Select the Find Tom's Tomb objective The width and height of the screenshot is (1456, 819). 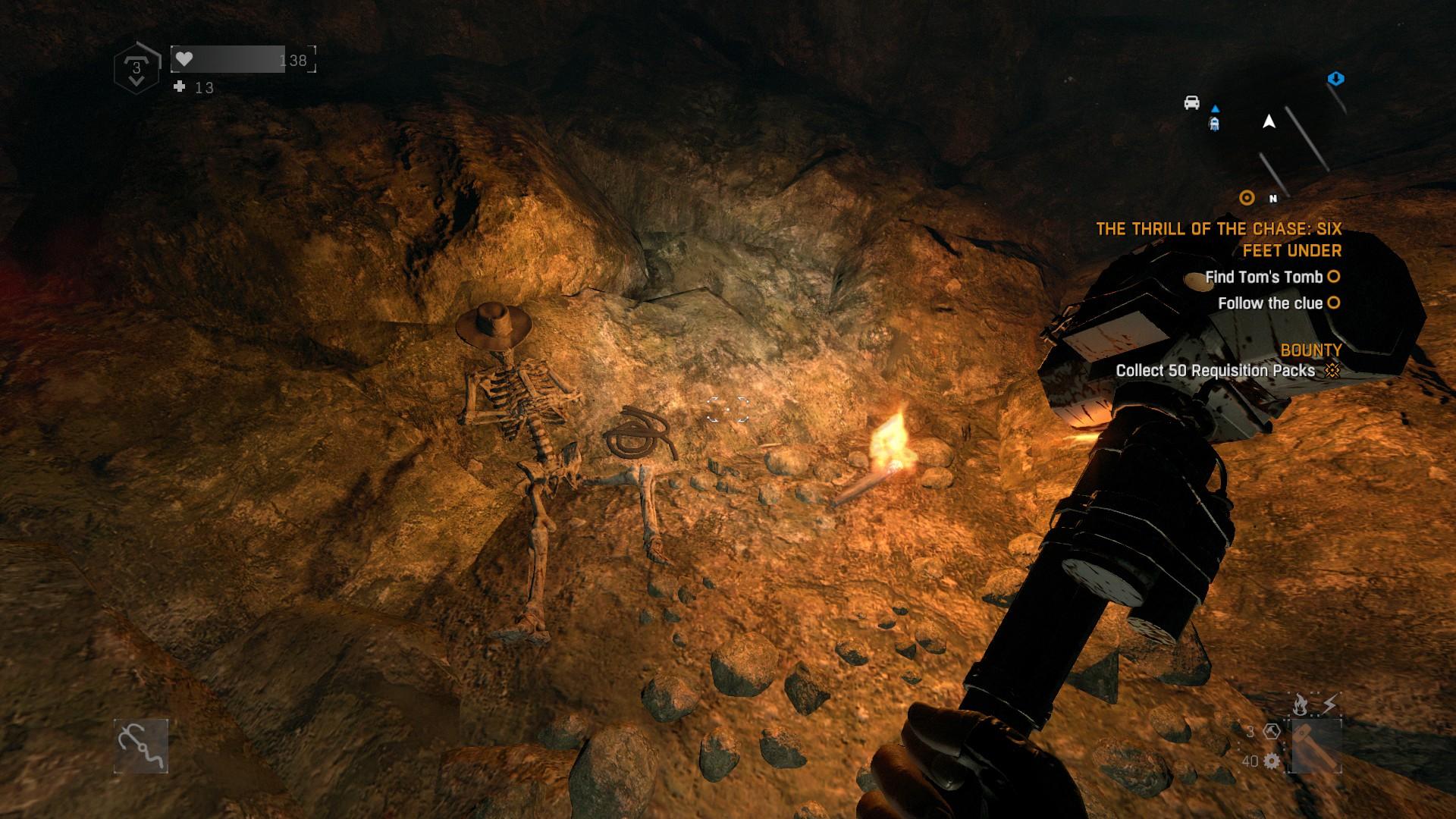(x=1264, y=277)
